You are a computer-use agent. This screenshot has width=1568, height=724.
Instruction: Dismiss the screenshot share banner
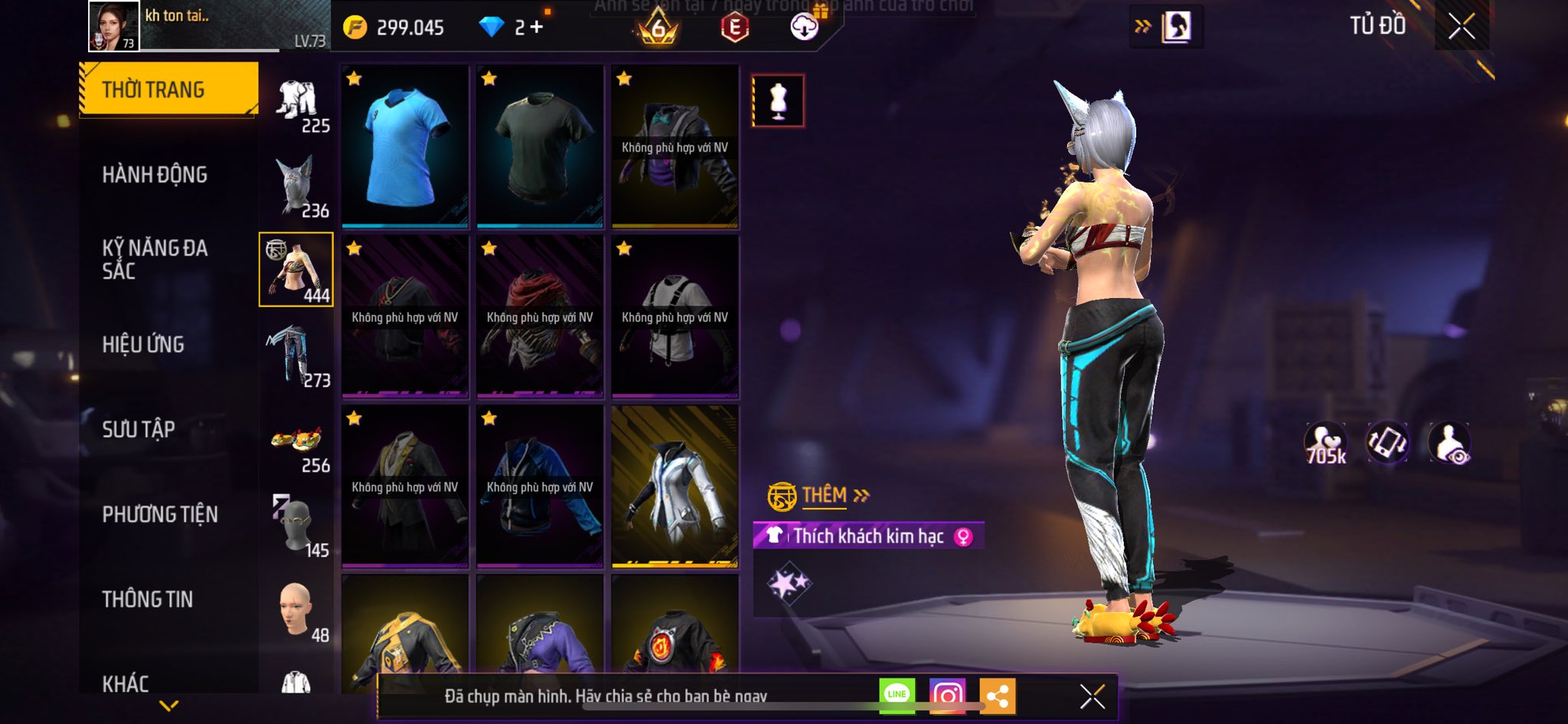(x=1092, y=696)
